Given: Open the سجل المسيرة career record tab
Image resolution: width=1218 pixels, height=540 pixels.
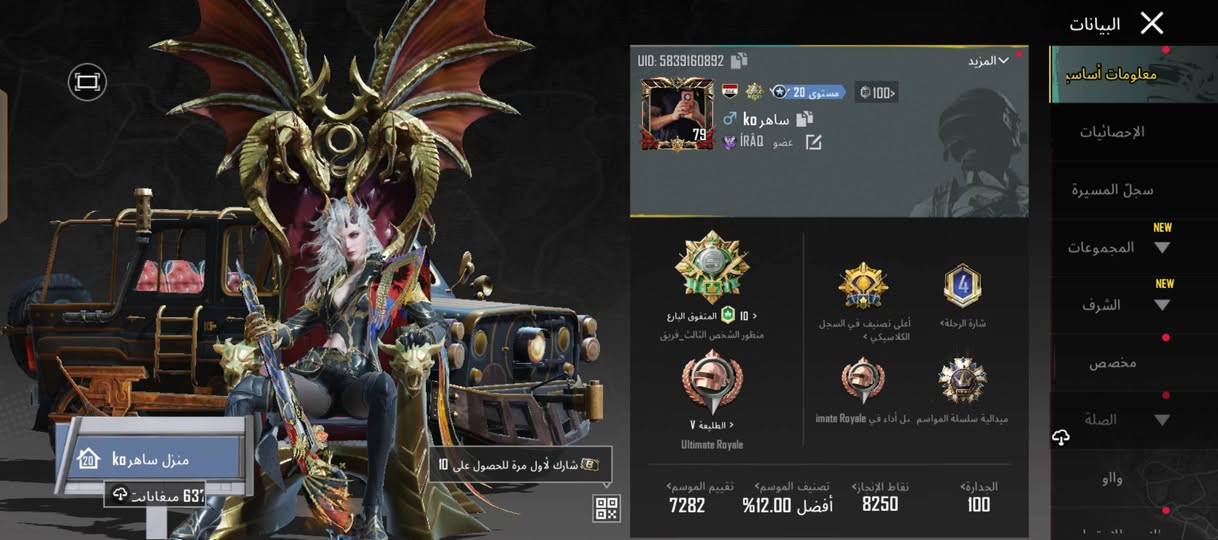Looking at the screenshot, I should (x=1112, y=189).
